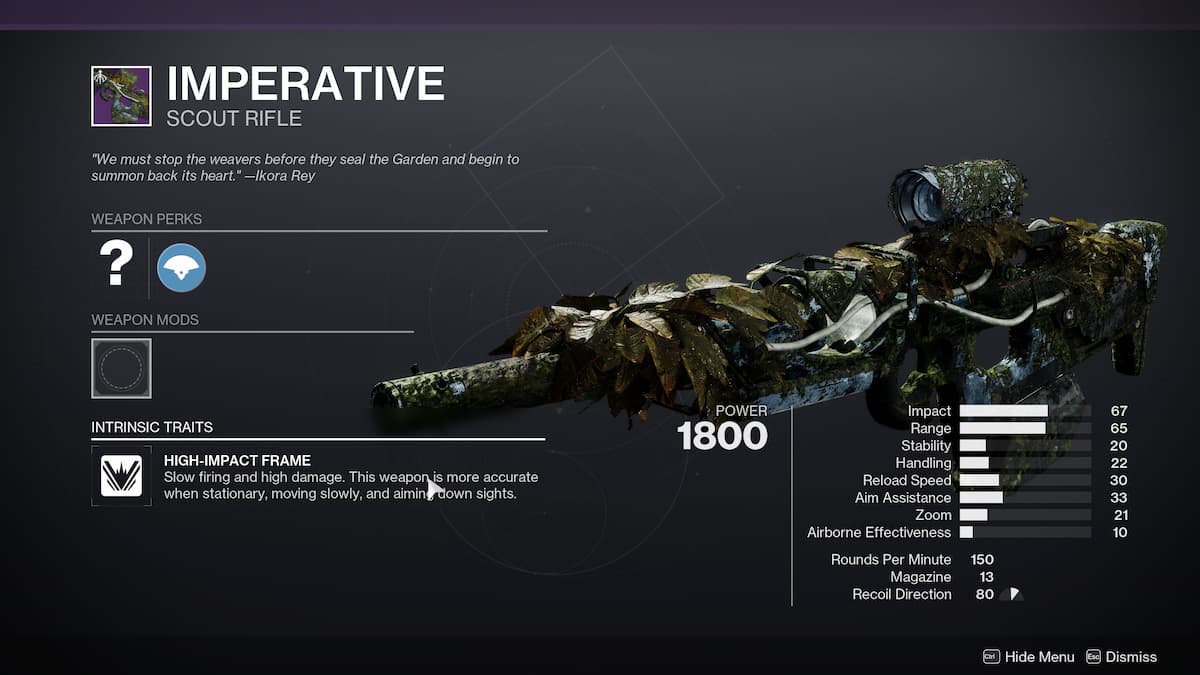Open the empty weapon mod slot
Image resolution: width=1200 pixels, height=675 pixels.
(121, 368)
